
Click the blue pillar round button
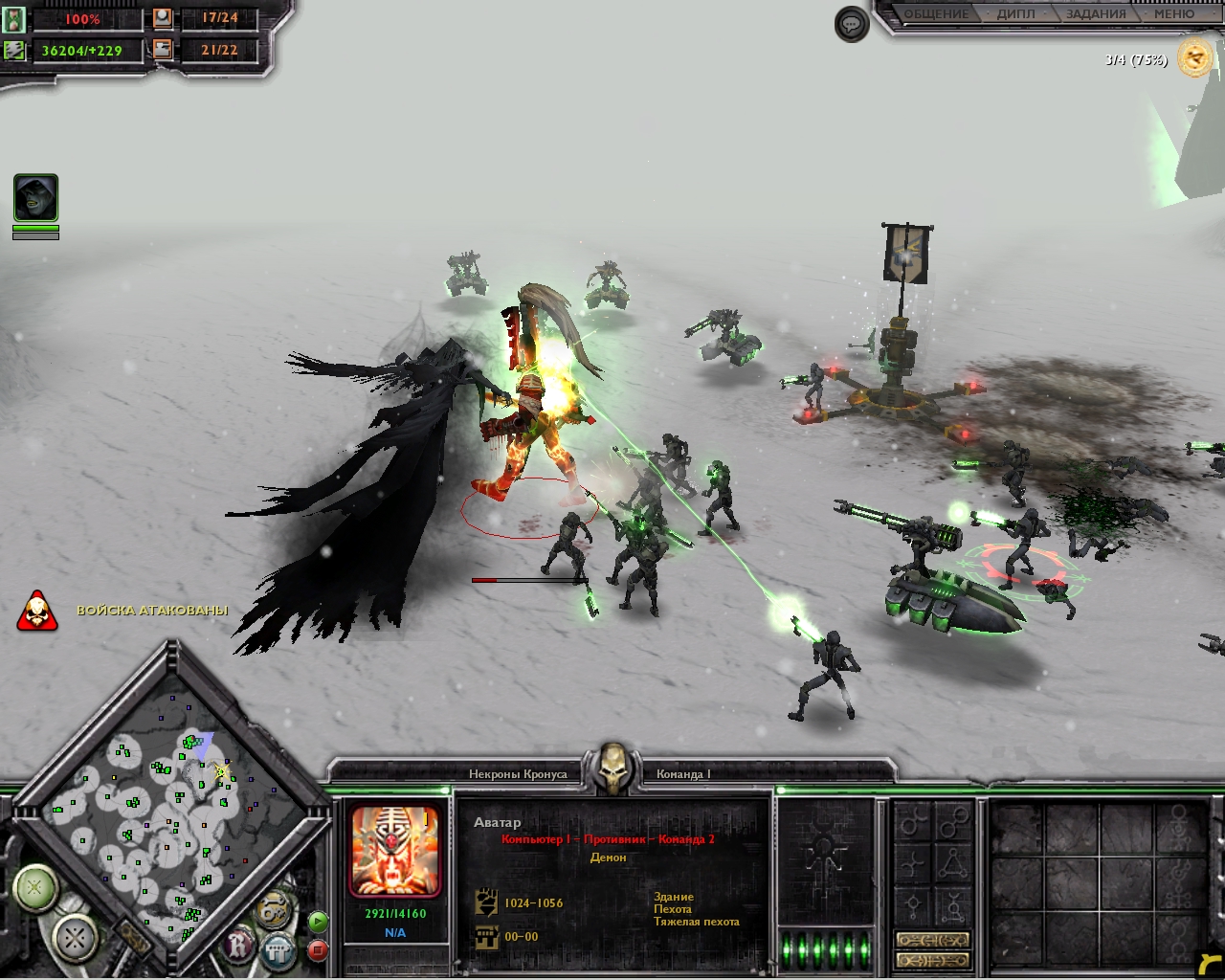pyautogui.click(x=278, y=949)
